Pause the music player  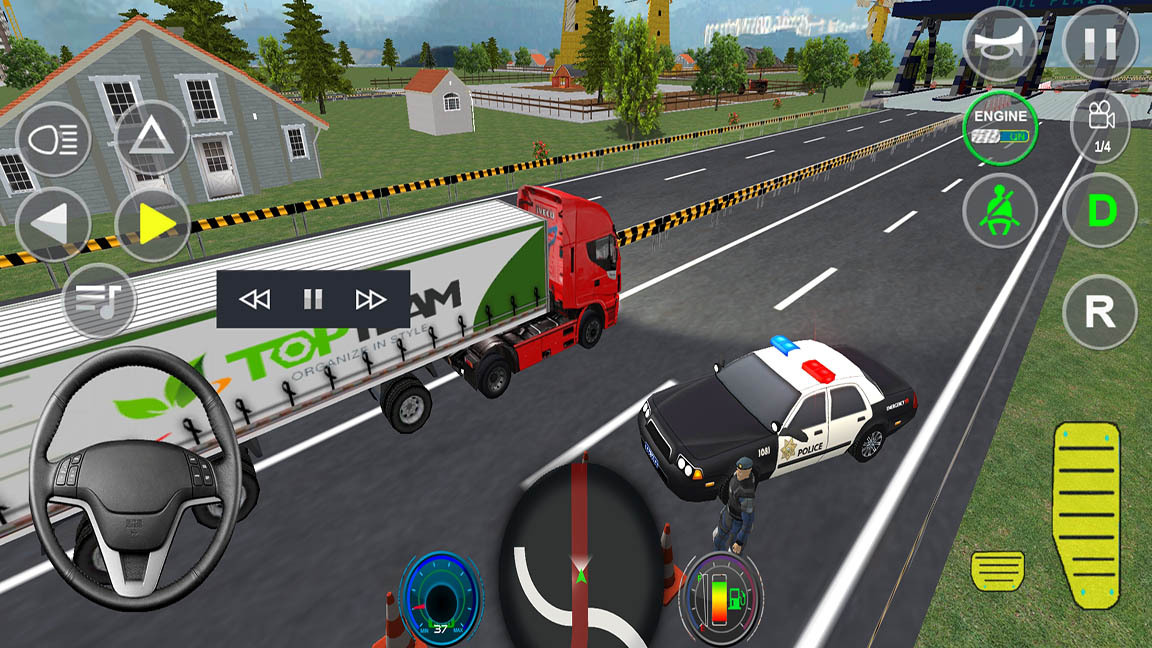[313, 299]
